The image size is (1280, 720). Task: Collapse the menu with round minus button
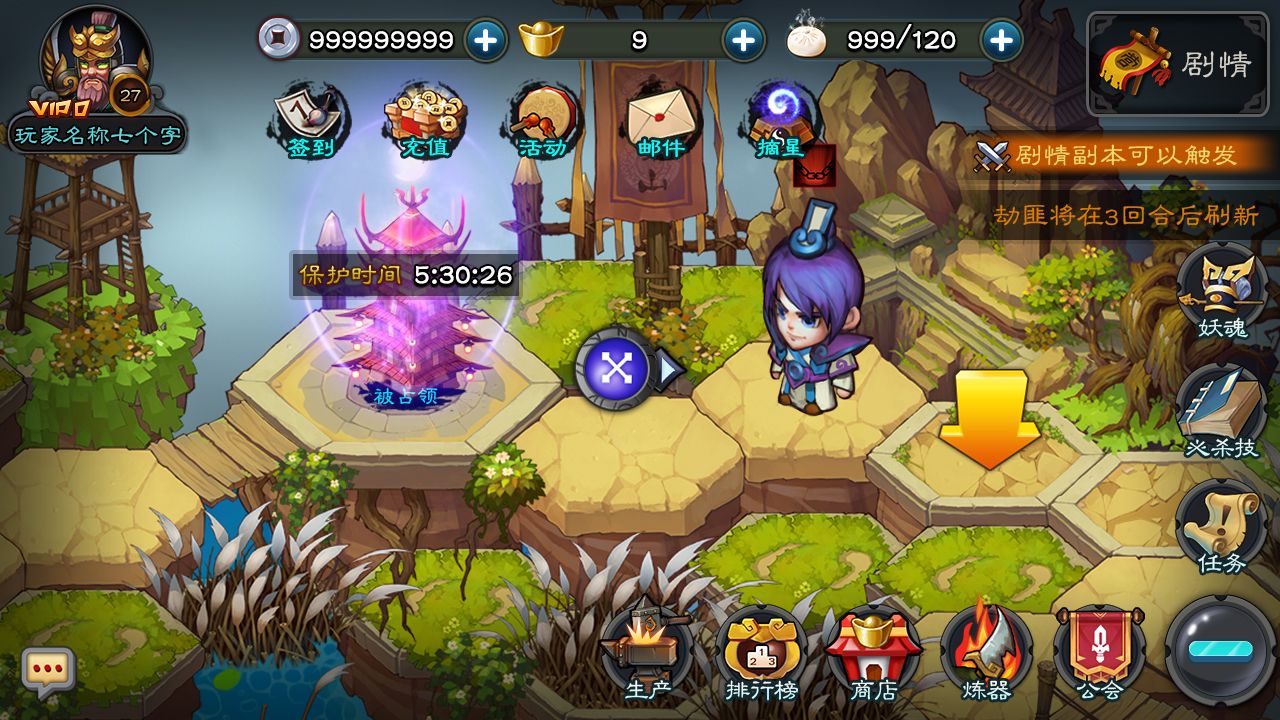coord(1220,650)
